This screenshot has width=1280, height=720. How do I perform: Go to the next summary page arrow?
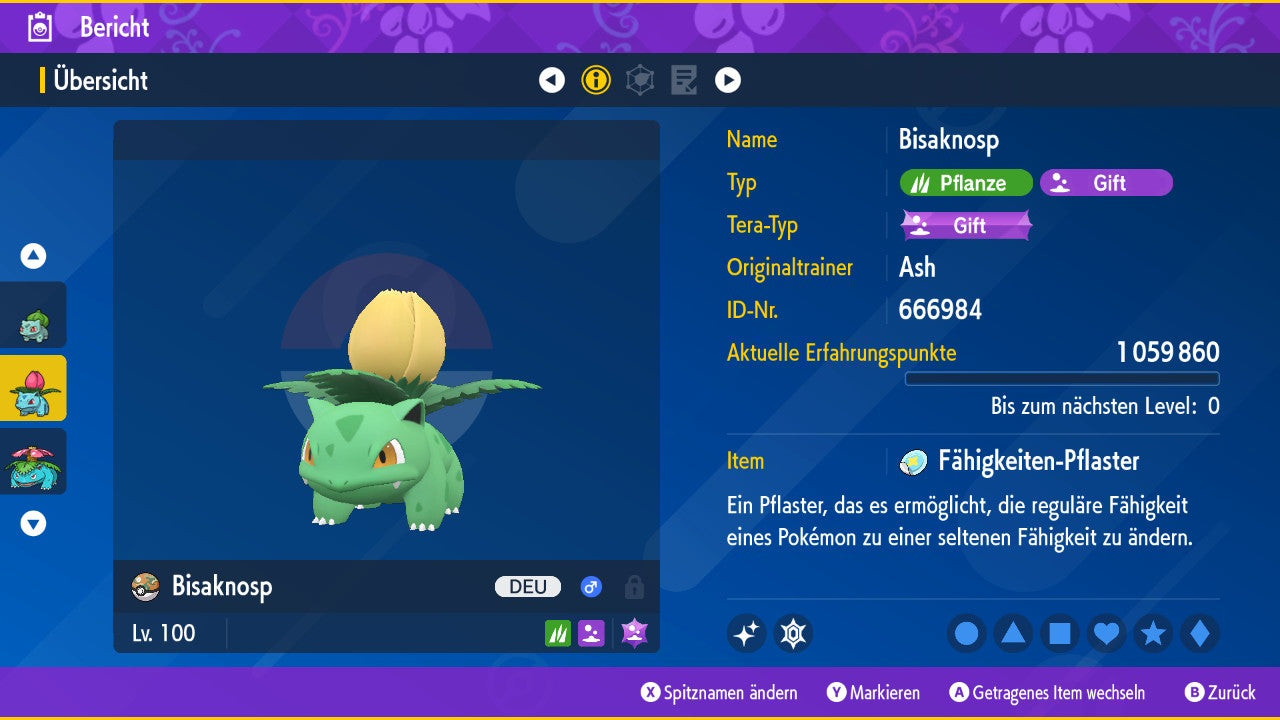pos(728,80)
